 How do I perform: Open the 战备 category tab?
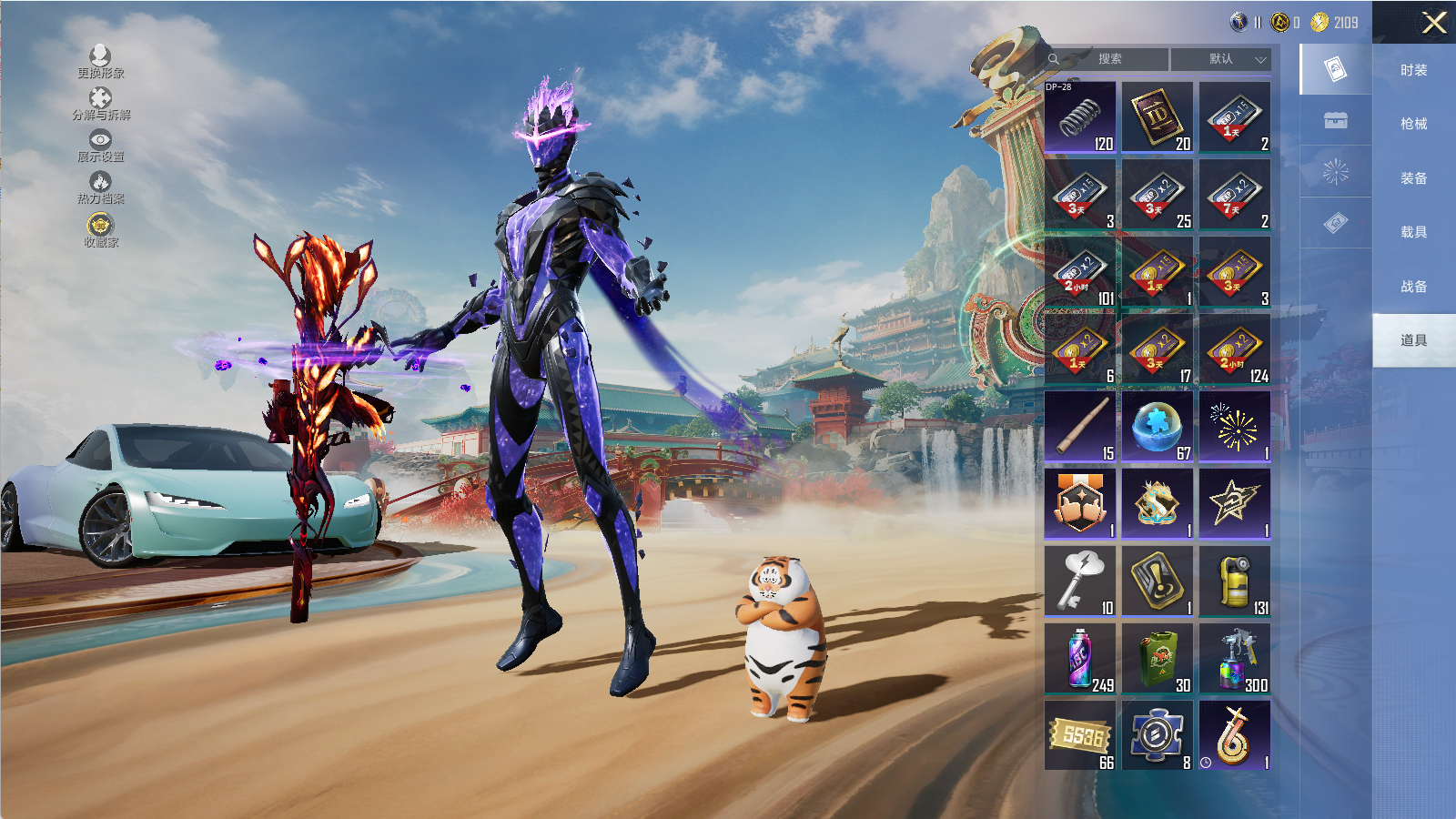pyautogui.click(x=1413, y=287)
